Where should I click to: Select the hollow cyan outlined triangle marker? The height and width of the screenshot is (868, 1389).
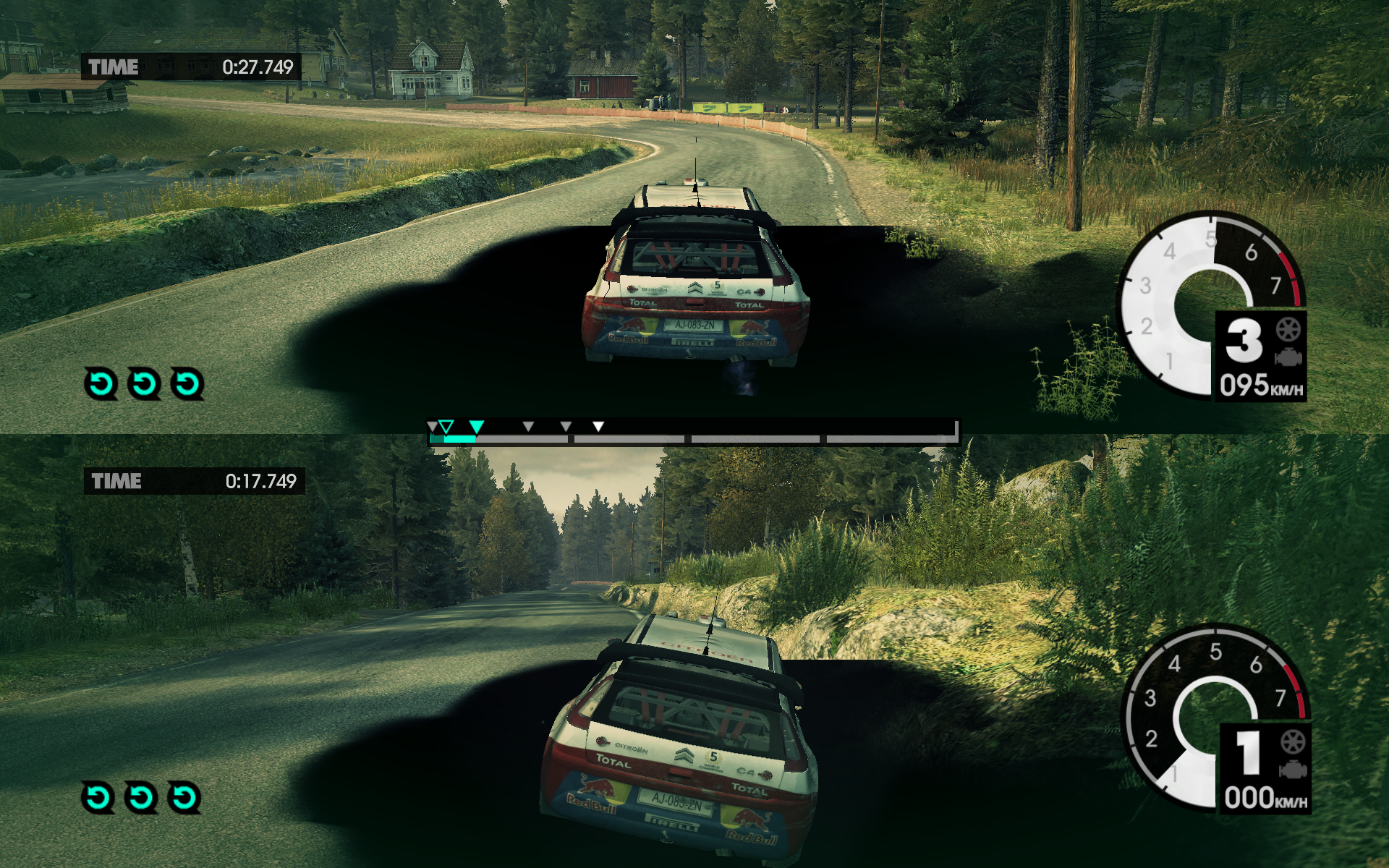446,426
